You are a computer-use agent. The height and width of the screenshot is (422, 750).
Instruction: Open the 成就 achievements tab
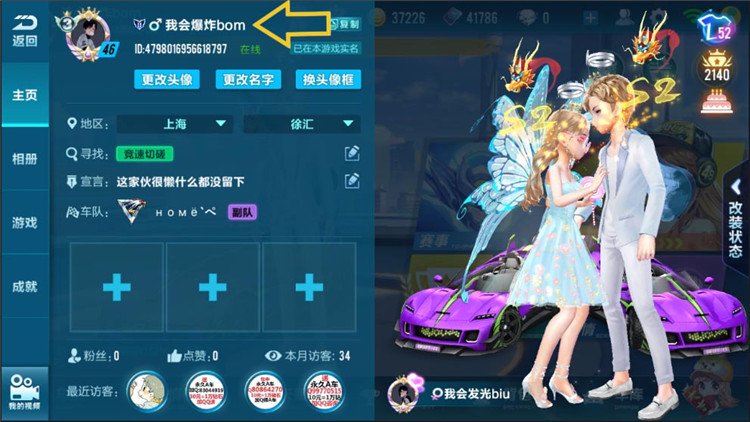pyautogui.click(x=24, y=286)
